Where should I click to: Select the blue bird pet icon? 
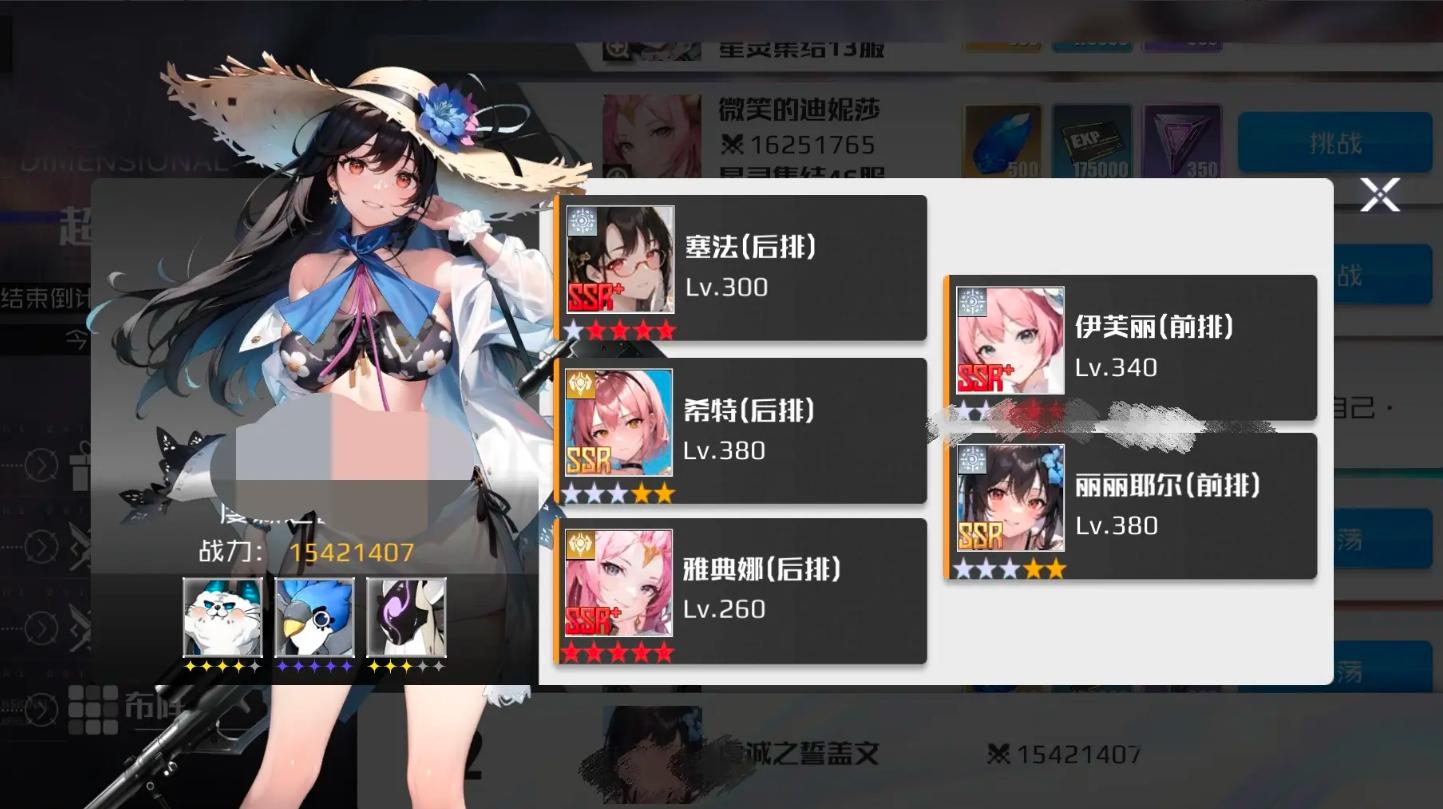(314, 619)
